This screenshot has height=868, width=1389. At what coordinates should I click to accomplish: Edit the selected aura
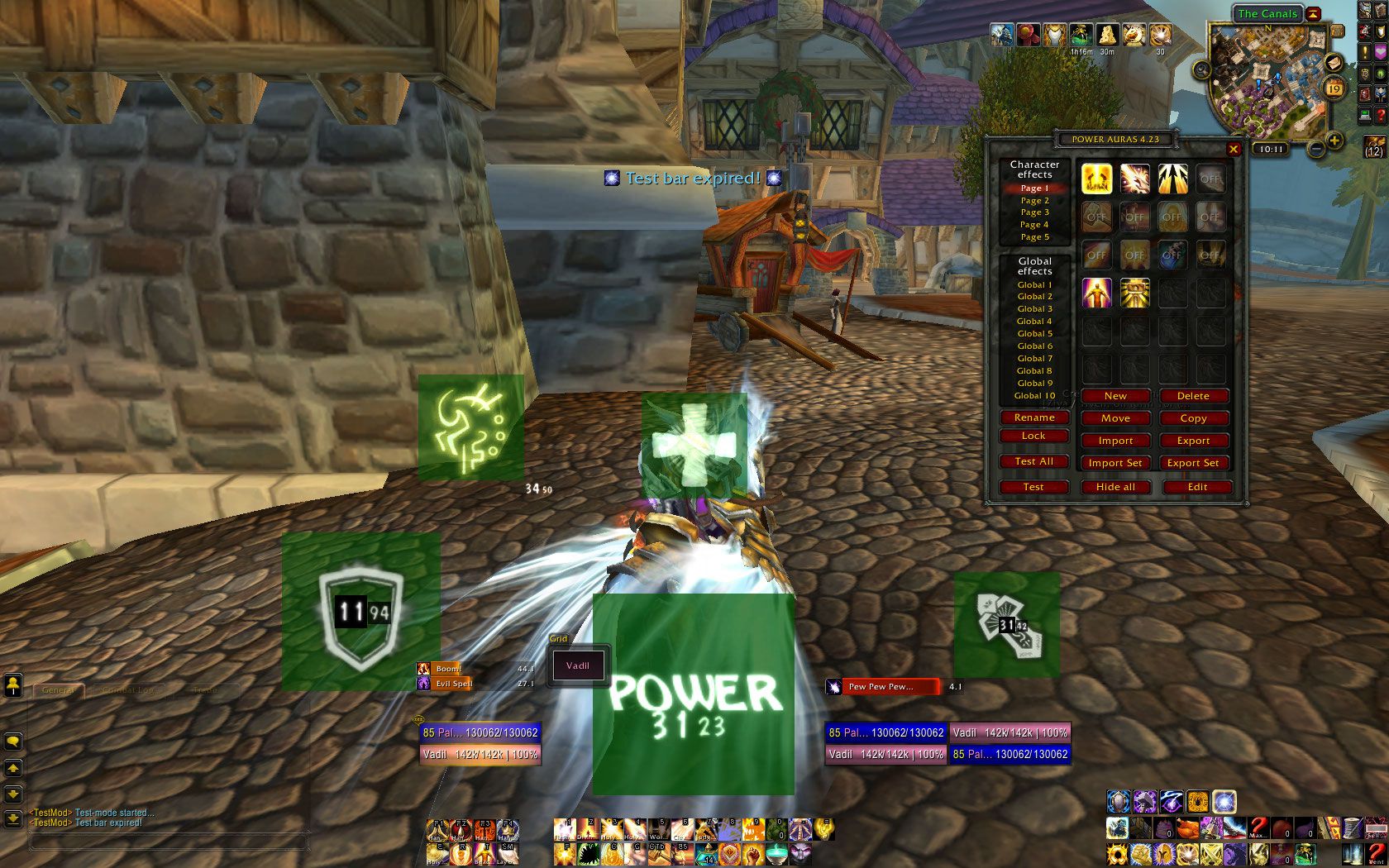point(1197,487)
